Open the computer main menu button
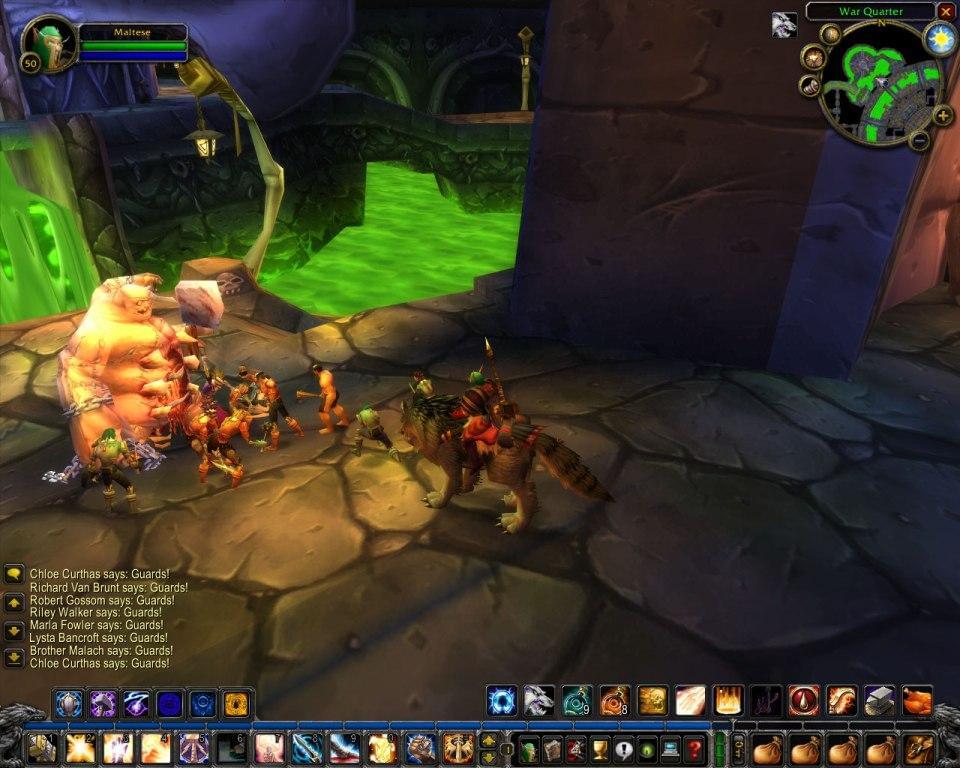 click(670, 749)
